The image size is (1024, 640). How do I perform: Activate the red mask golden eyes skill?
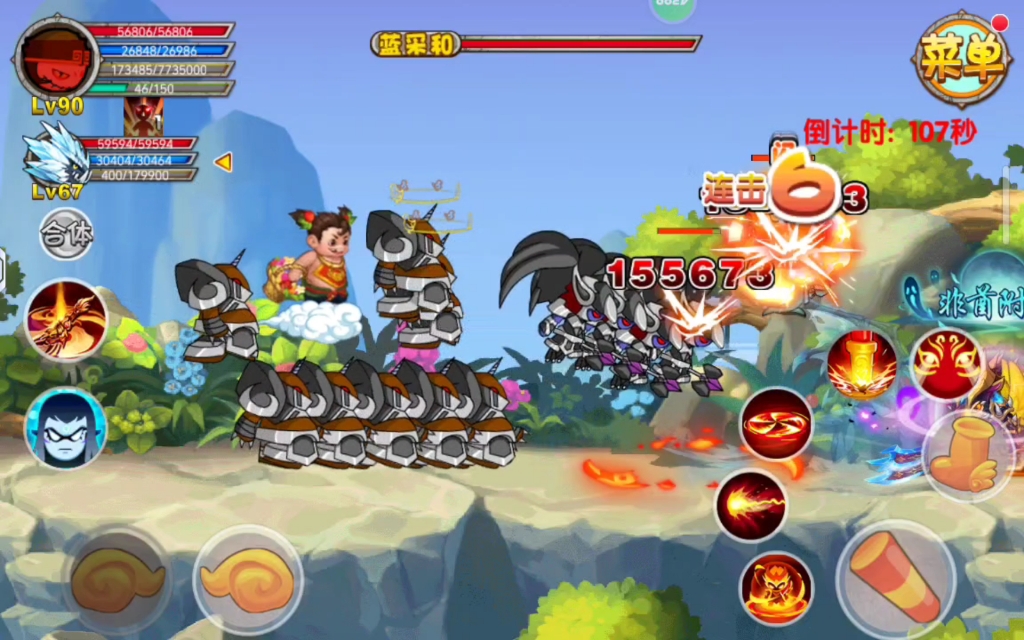click(x=945, y=365)
